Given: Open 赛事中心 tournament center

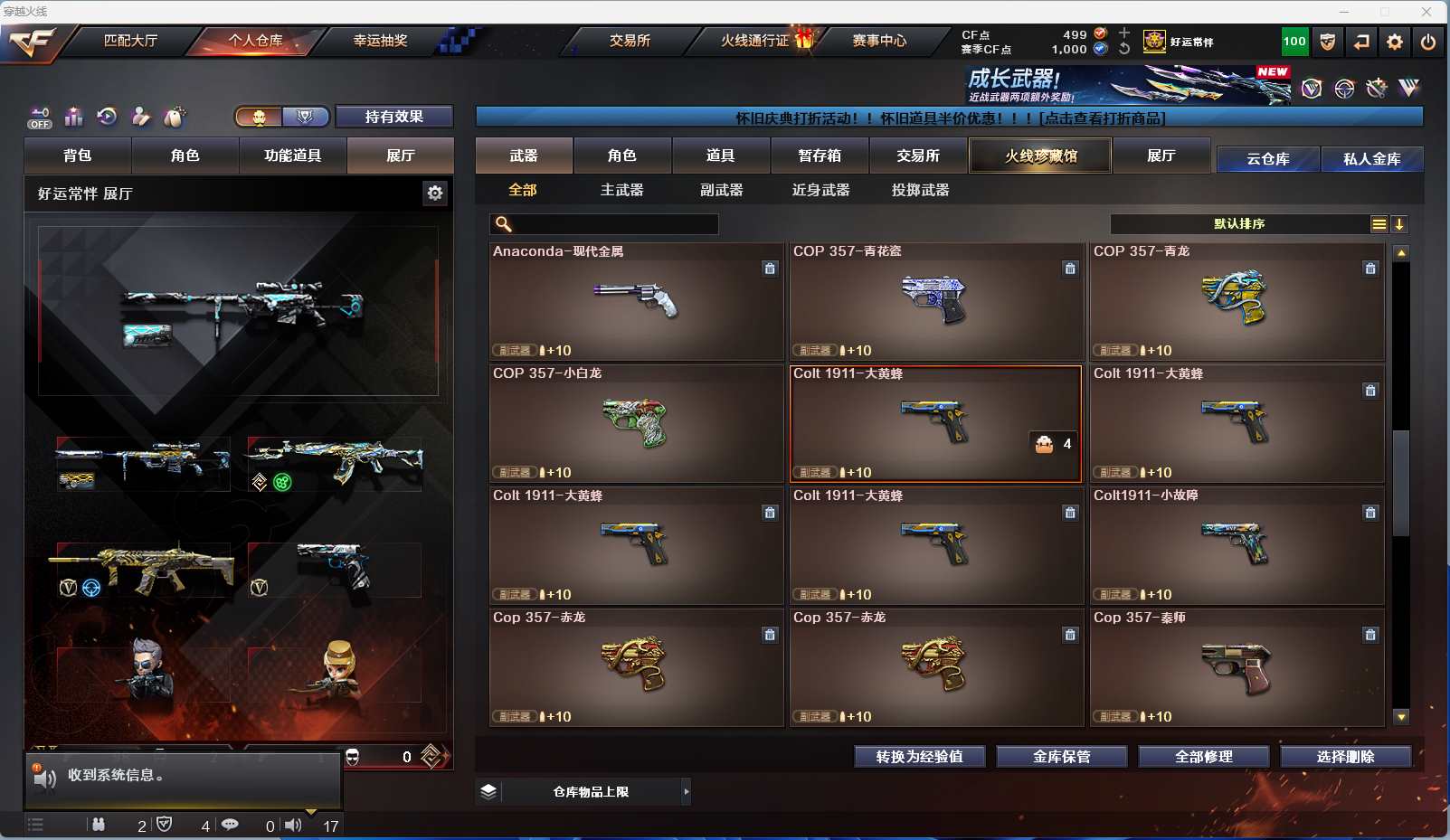Looking at the screenshot, I should pyautogui.click(x=879, y=41).
